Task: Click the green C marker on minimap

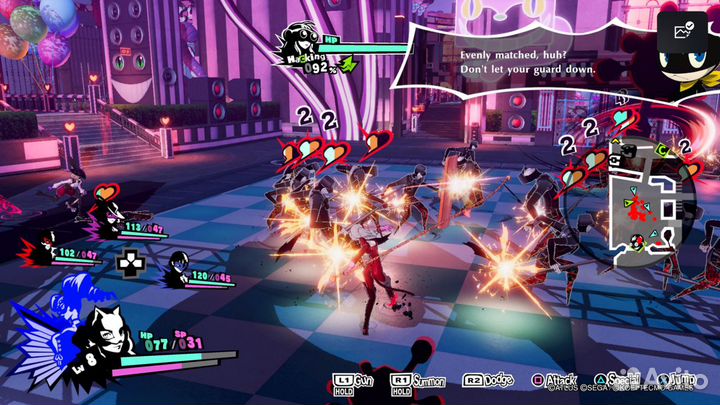Action: tap(661, 151)
